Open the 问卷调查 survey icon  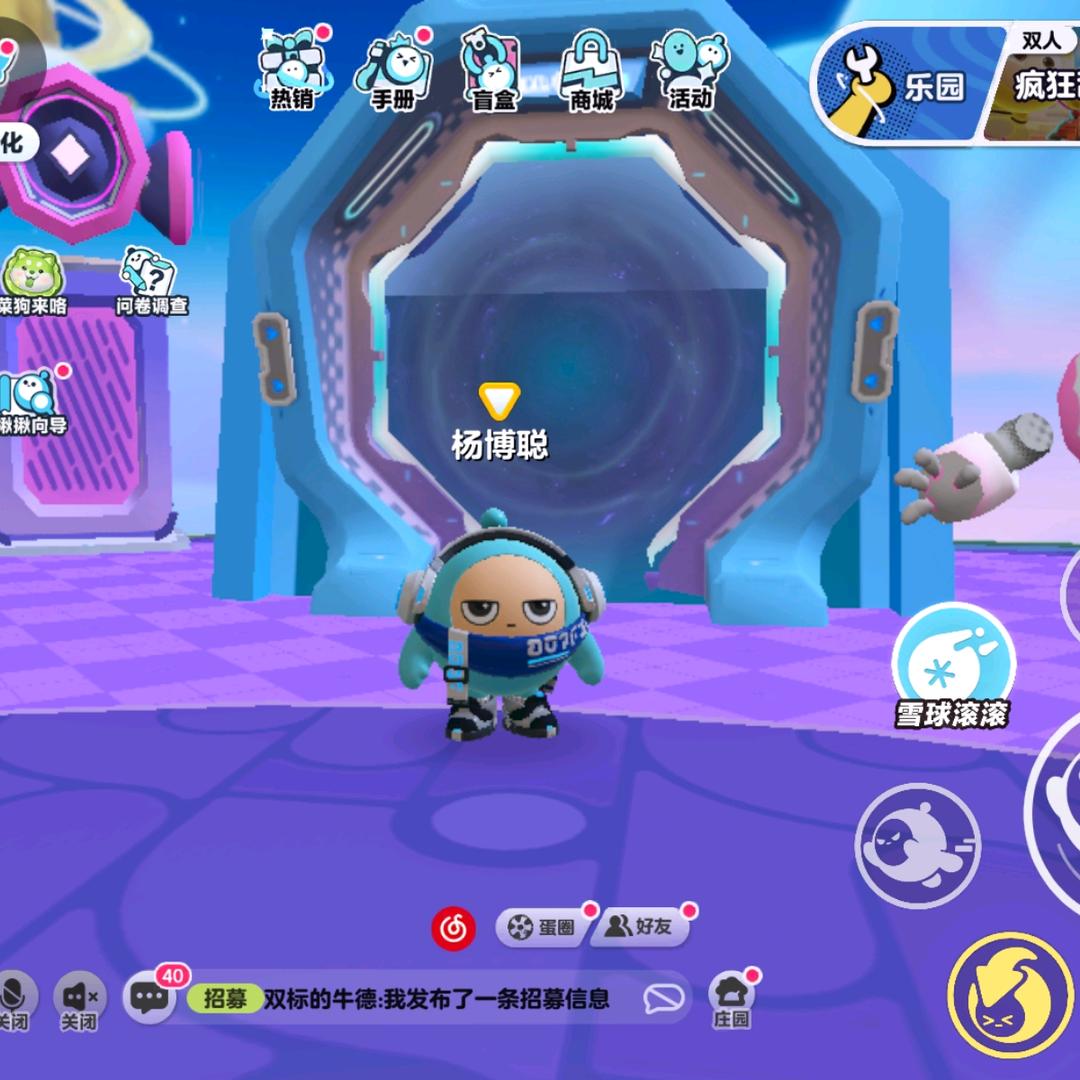click(151, 280)
